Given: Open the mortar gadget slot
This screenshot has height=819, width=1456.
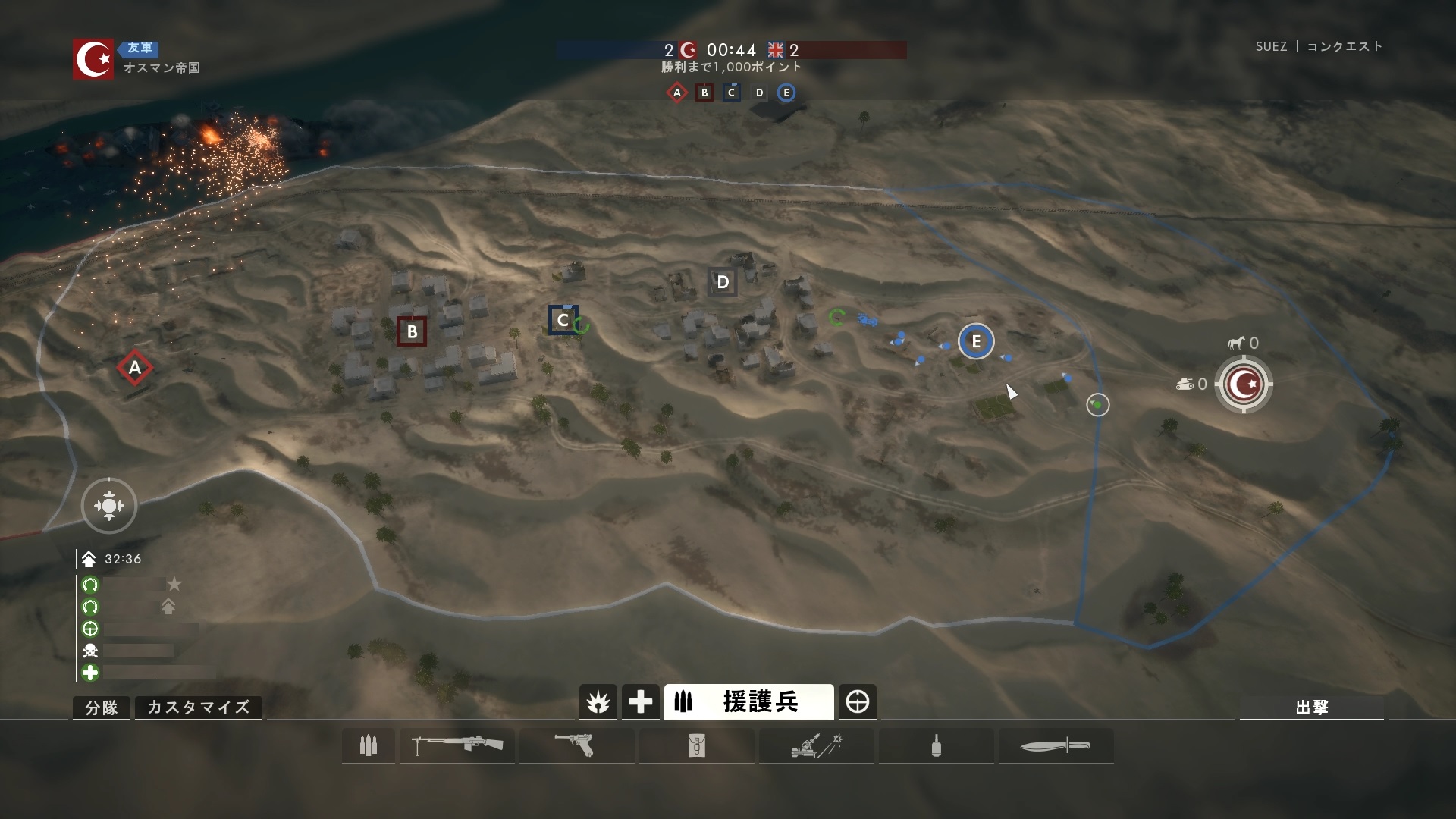Looking at the screenshot, I should [x=817, y=746].
